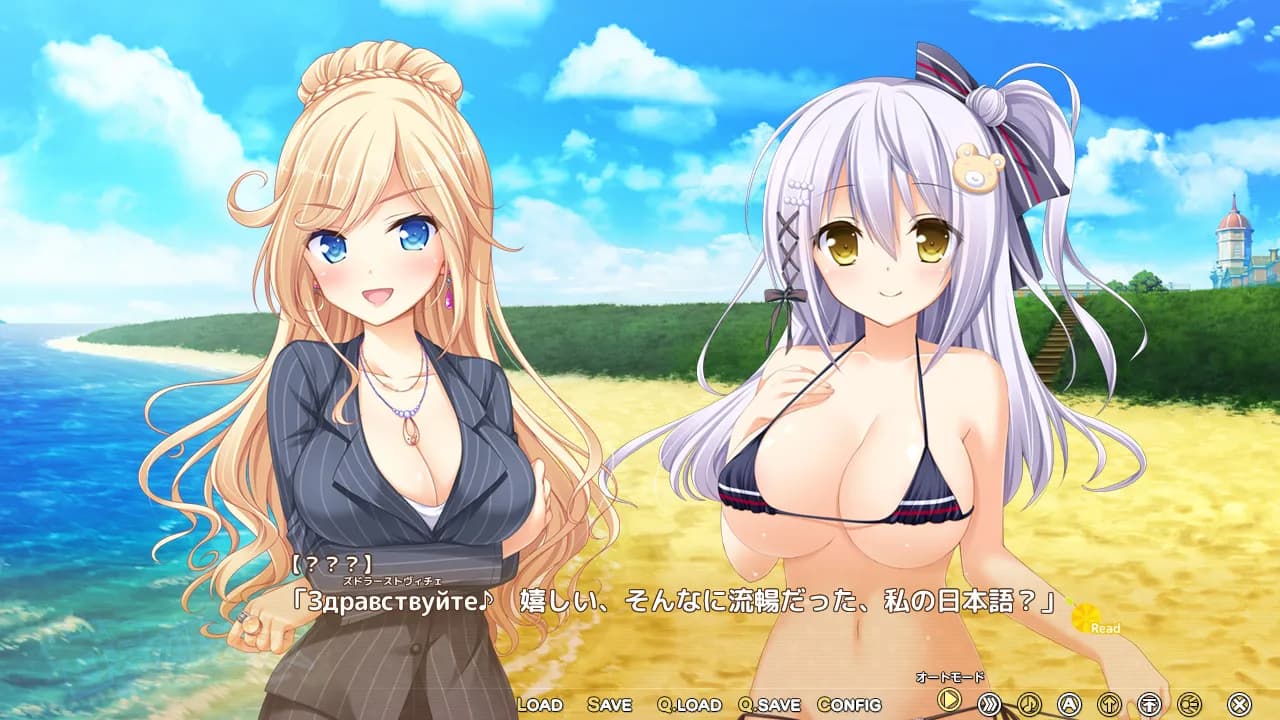
Task: Open the sun-shaped system menu icon
Action: pyautogui.click(x=1190, y=703)
